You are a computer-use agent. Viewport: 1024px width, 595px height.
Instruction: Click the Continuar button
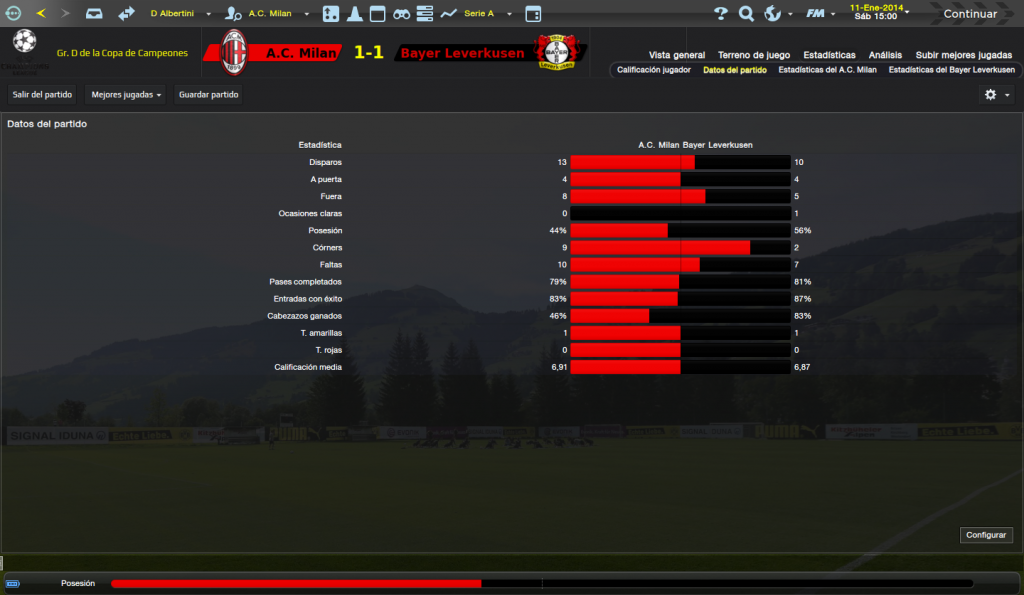[970, 14]
